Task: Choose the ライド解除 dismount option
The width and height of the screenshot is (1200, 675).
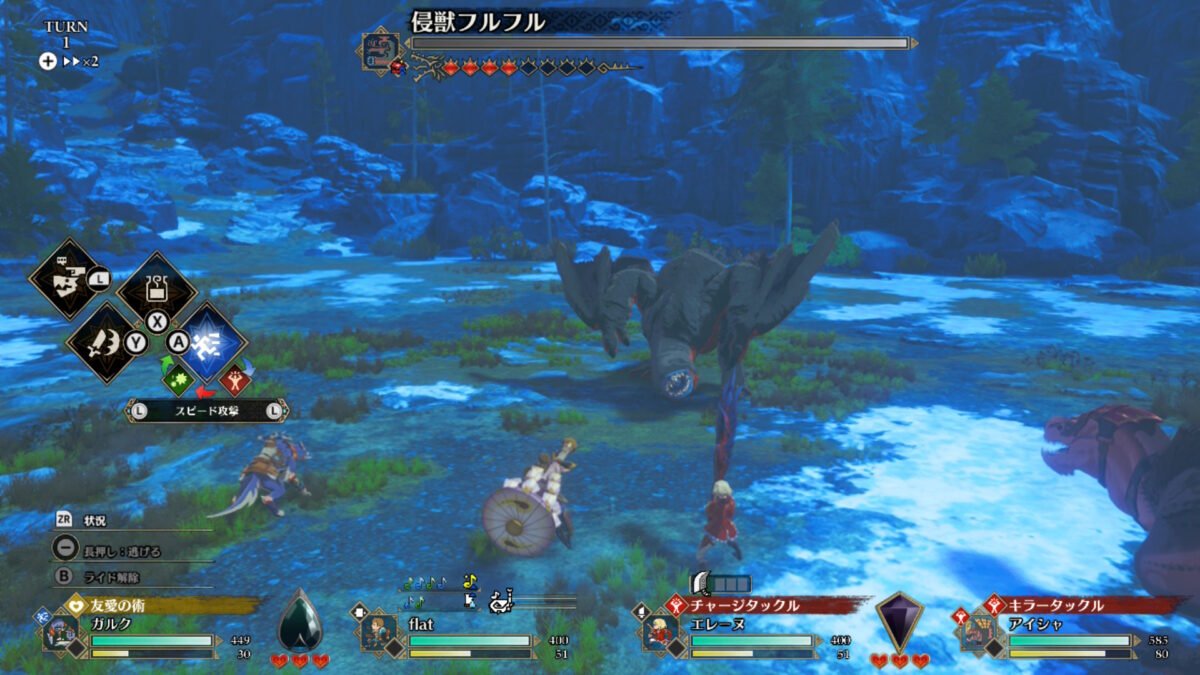Action: point(111,577)
